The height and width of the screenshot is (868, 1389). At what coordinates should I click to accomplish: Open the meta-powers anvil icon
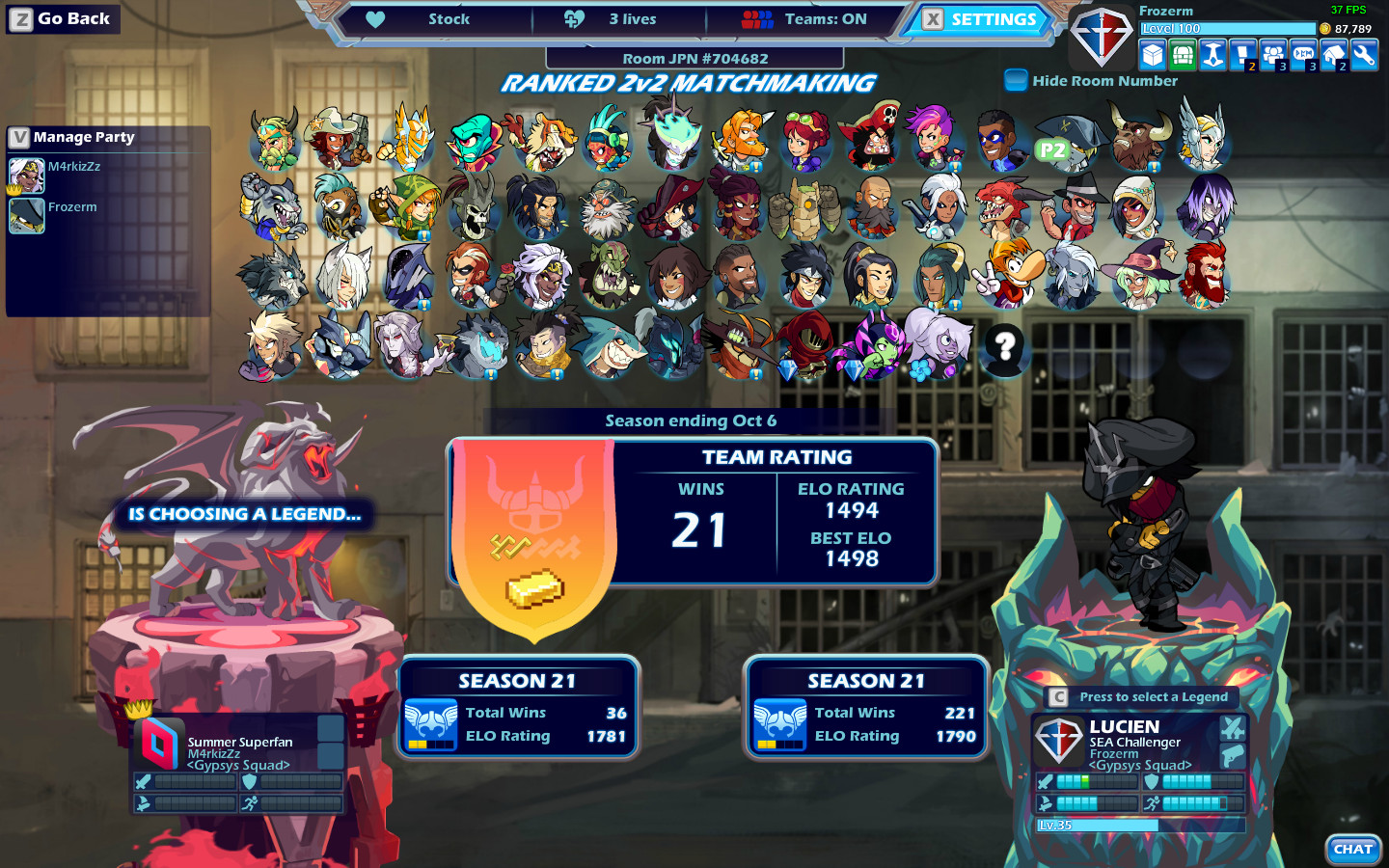click(1212, 55)
